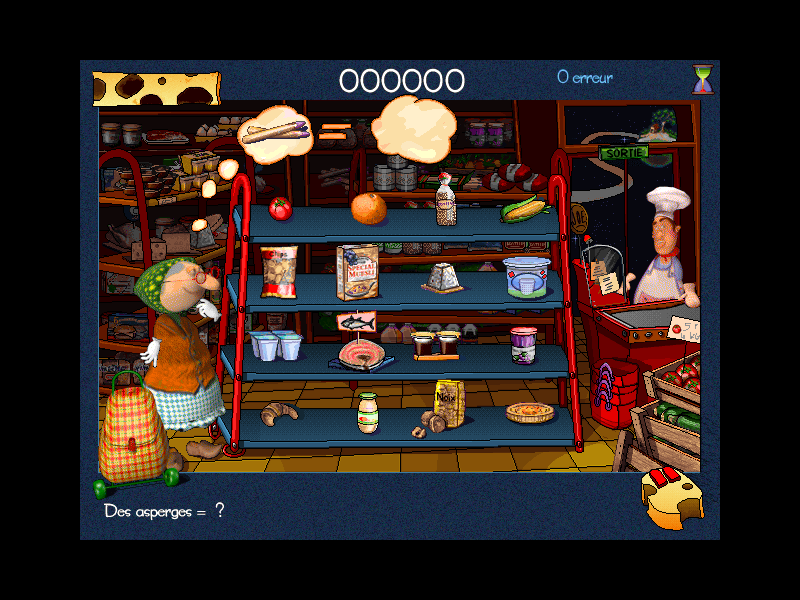The width and height of the screenshot is (800, 600).
Task: Select the large white tub with blue lid
Action: tap(526, 277)
